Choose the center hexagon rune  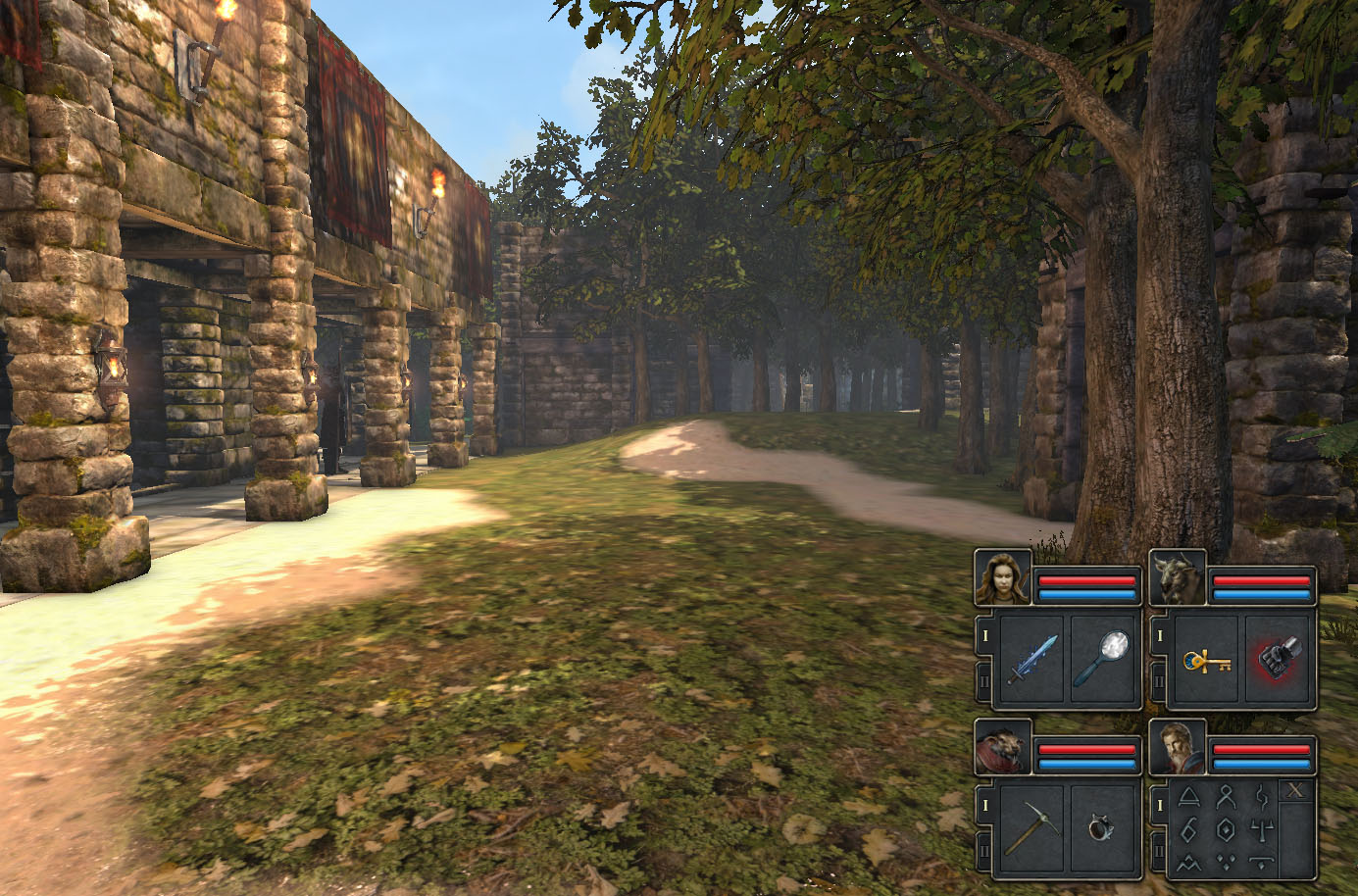[1225, 830]
